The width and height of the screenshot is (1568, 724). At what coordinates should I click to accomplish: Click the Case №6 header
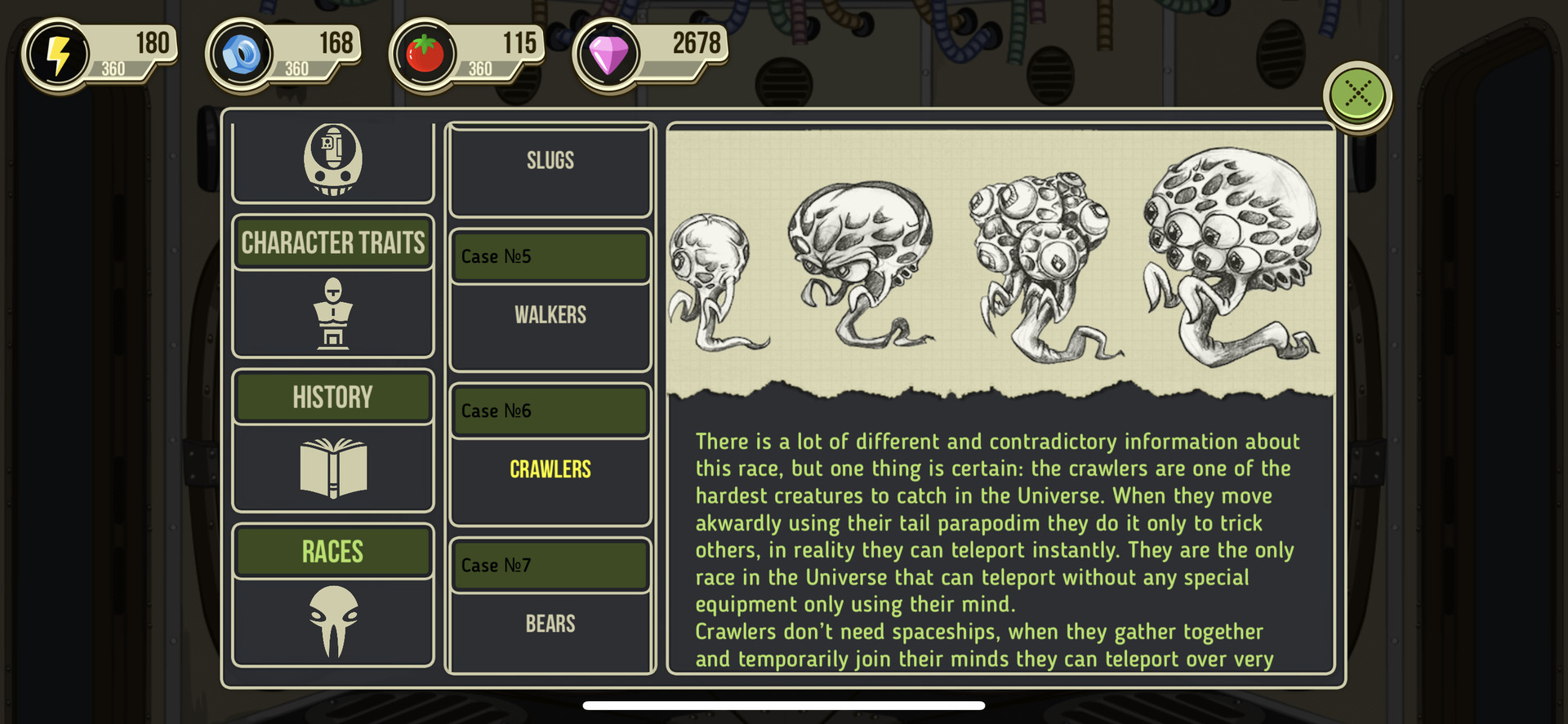tap(550, 411)
